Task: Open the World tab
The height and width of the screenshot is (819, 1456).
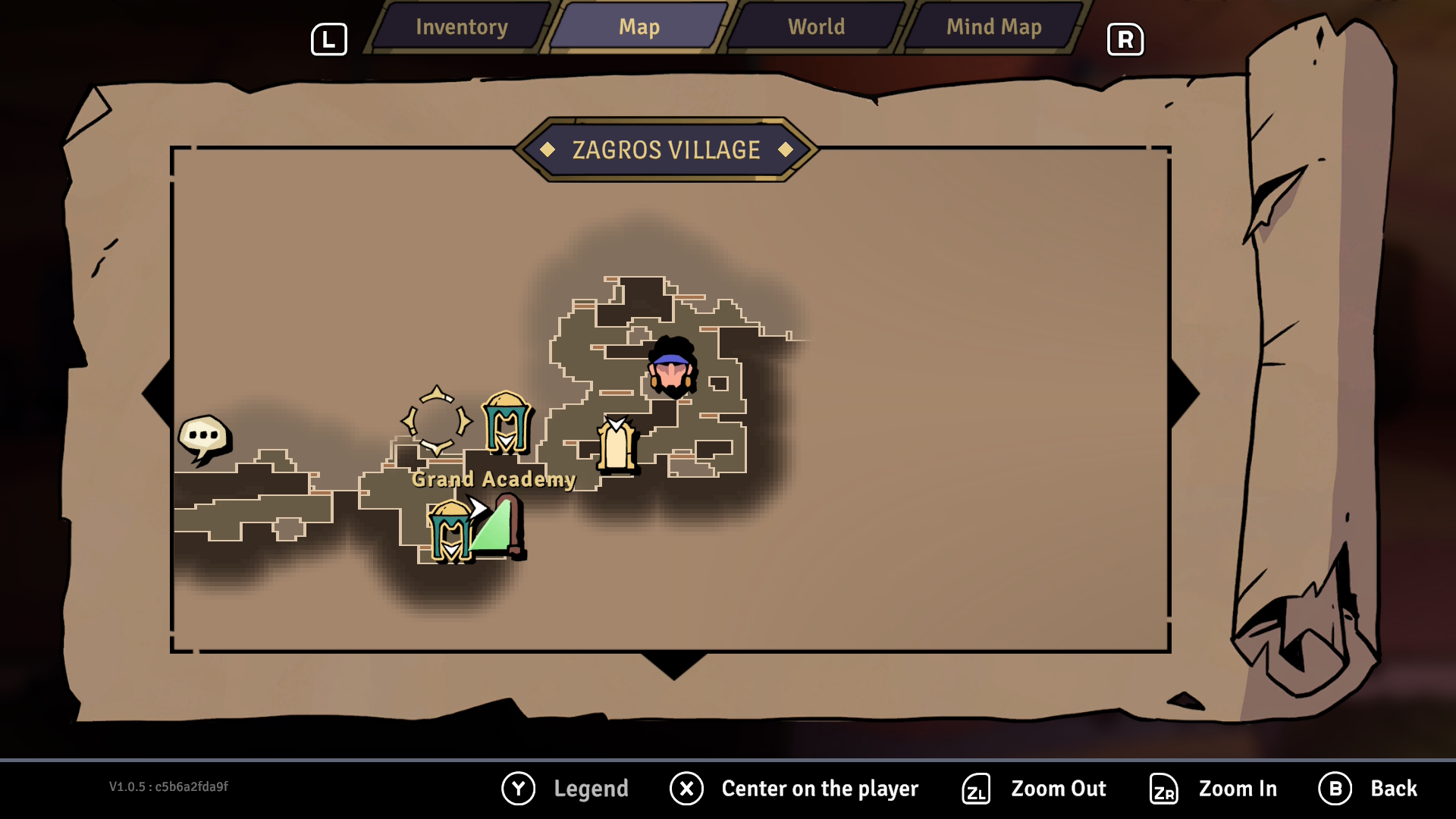Action: [816, 27]
